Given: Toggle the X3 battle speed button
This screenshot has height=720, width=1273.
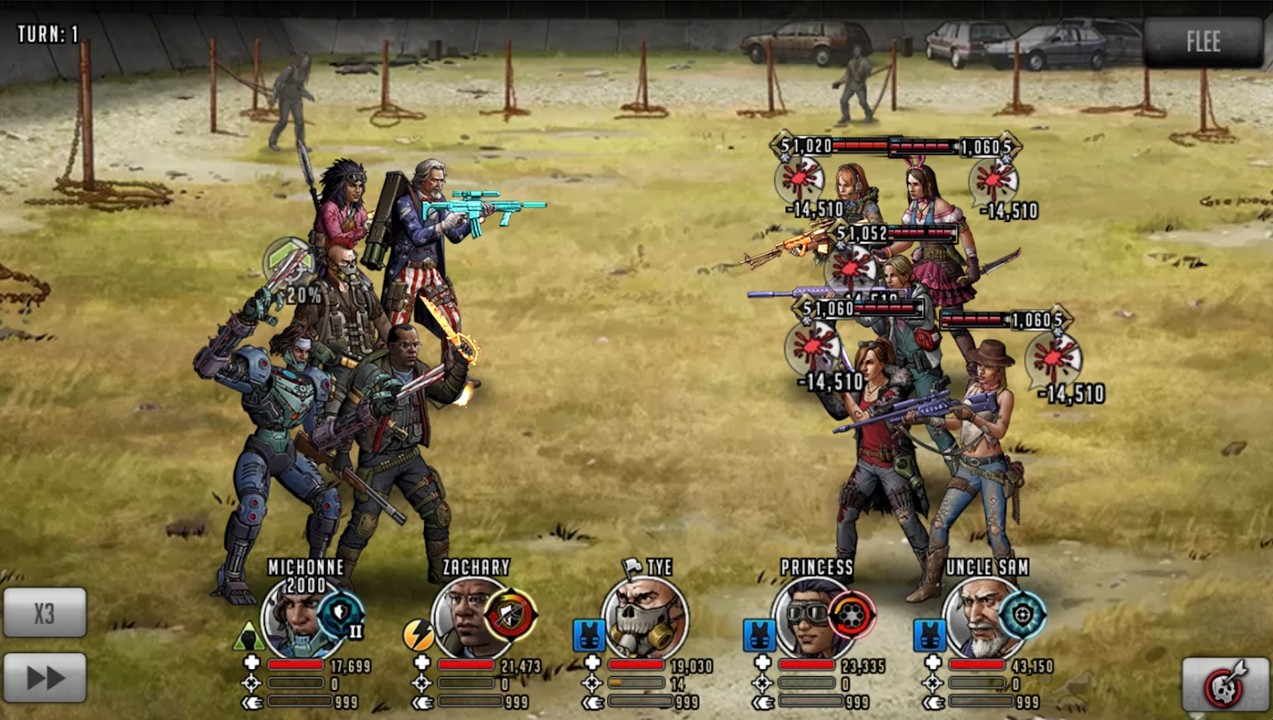Looking at the screenshot, I should click(x=44, y=612).
